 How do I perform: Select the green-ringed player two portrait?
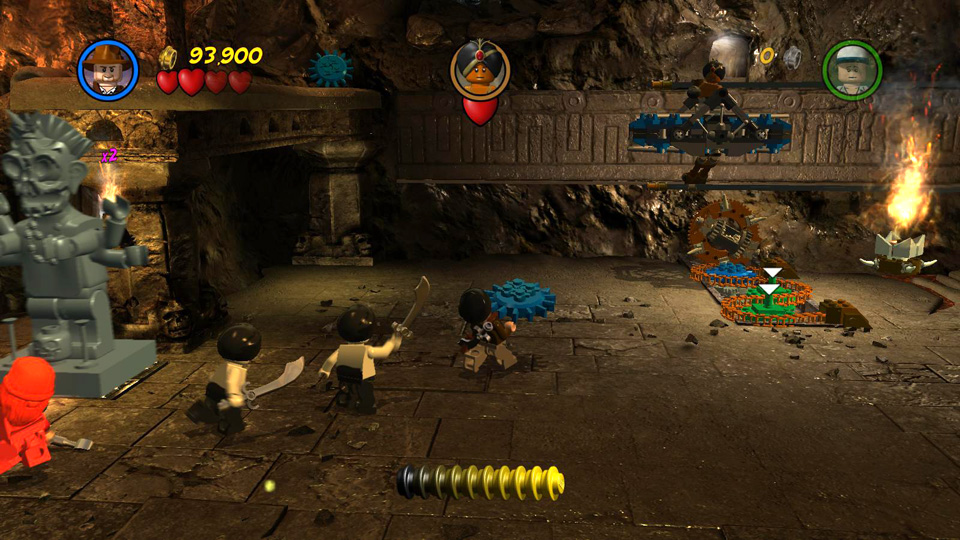pyautogui.click(x=851, y=69)
